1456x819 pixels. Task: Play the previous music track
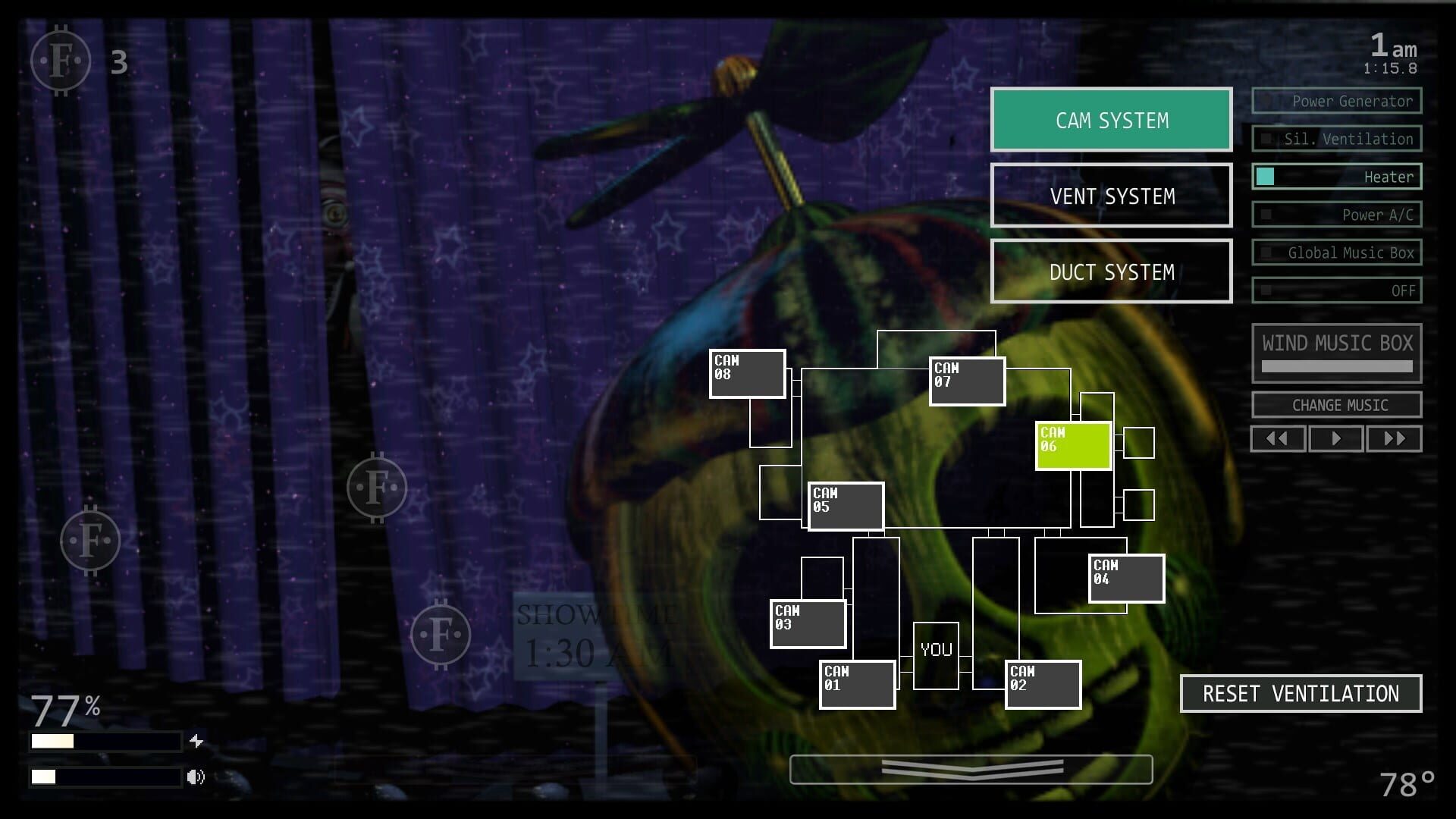pos(1278,438)
